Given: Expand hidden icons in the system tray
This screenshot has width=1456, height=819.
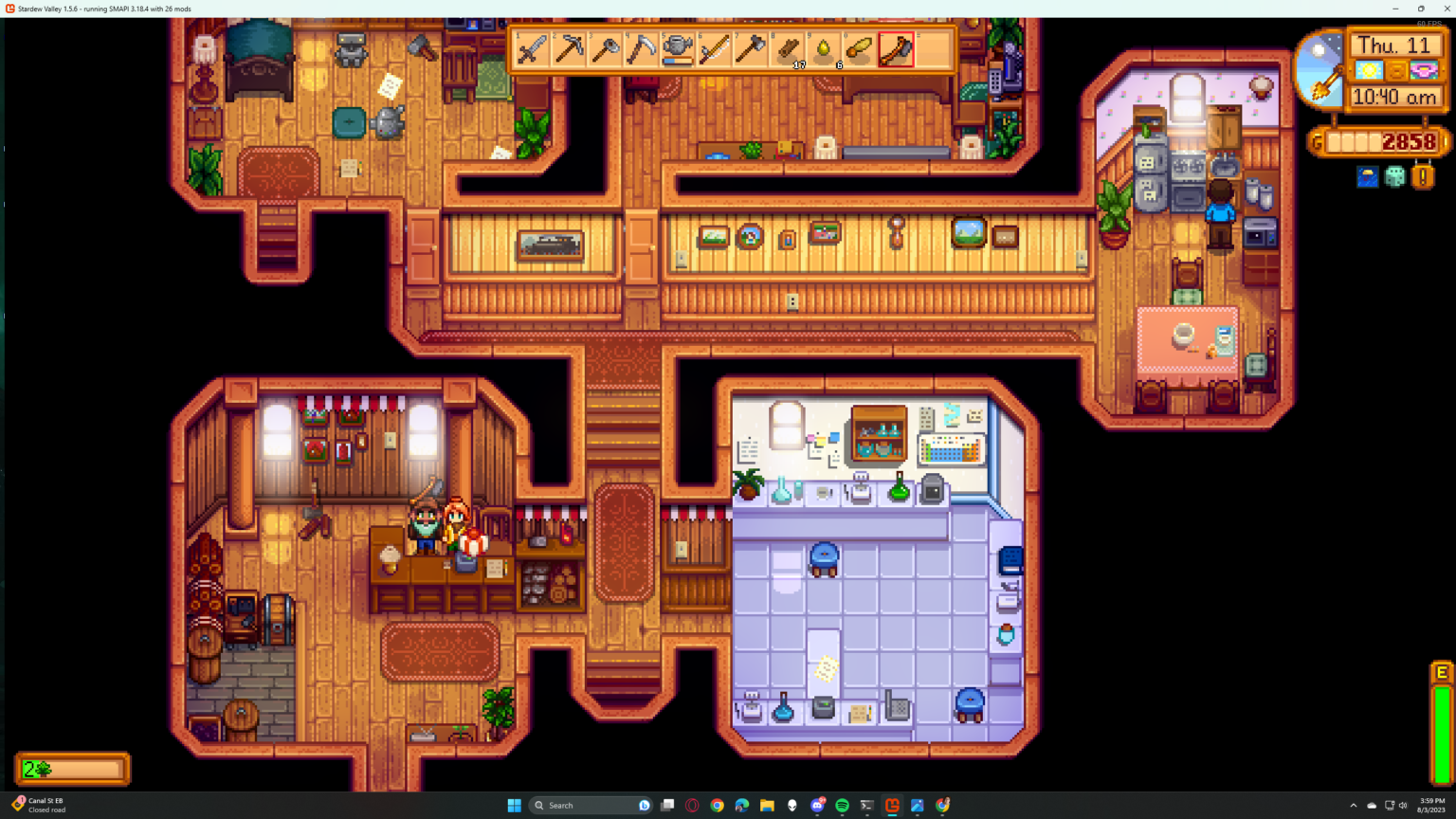Looking at the screenshot, I should tap(1354, 805).
